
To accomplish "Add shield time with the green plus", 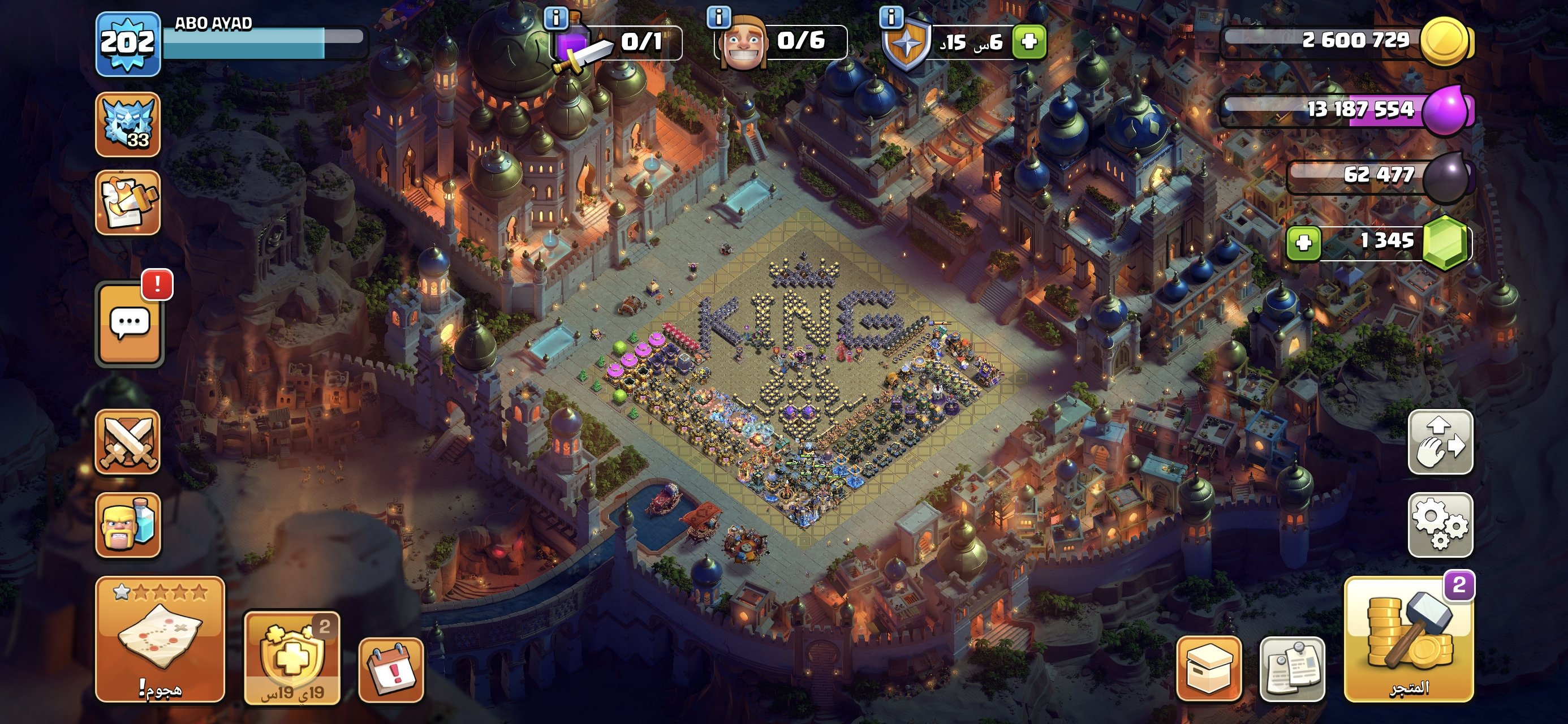I will [1029, 41].
